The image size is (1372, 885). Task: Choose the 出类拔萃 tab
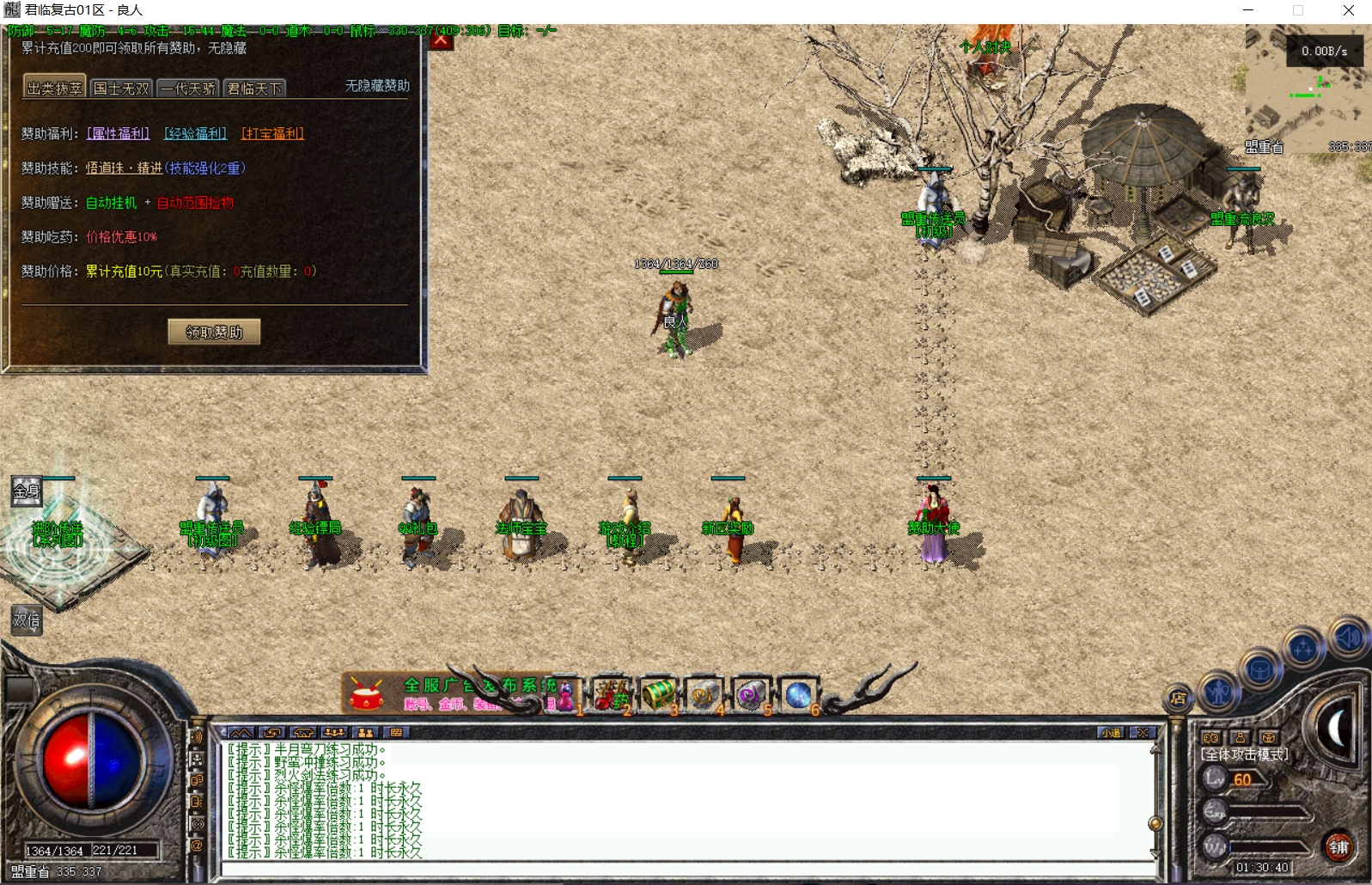54,88
